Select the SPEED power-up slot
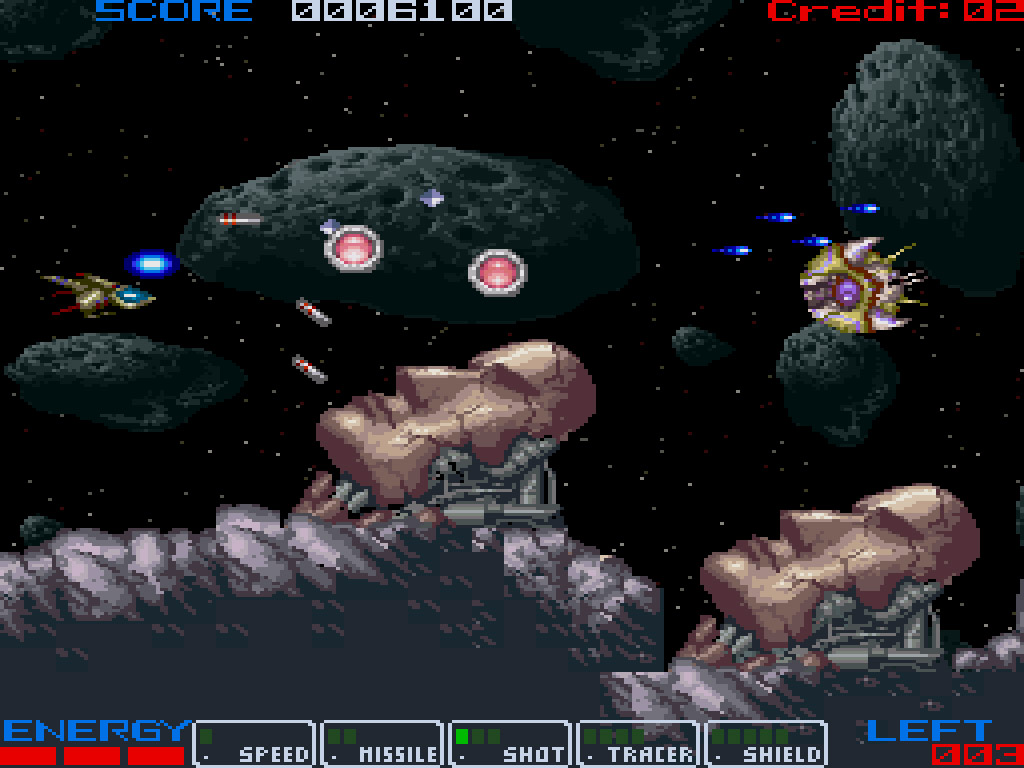1024x768 pixels. coord(254,744)
